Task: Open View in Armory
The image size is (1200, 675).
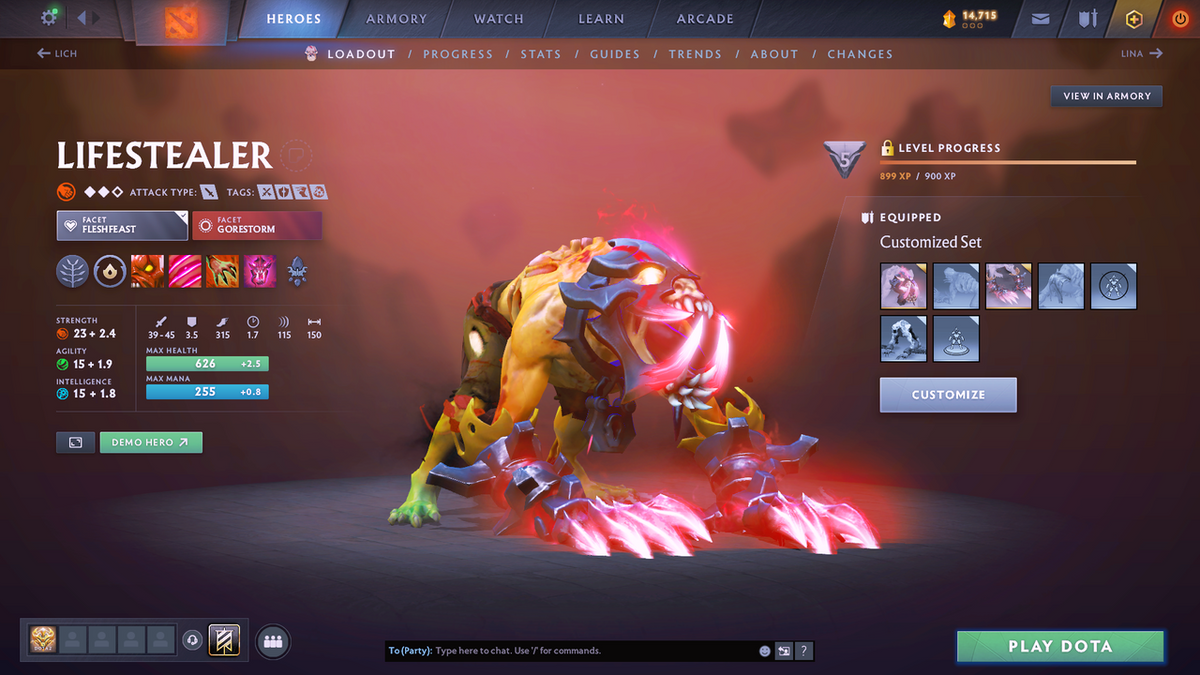Action: point(1106,96)
